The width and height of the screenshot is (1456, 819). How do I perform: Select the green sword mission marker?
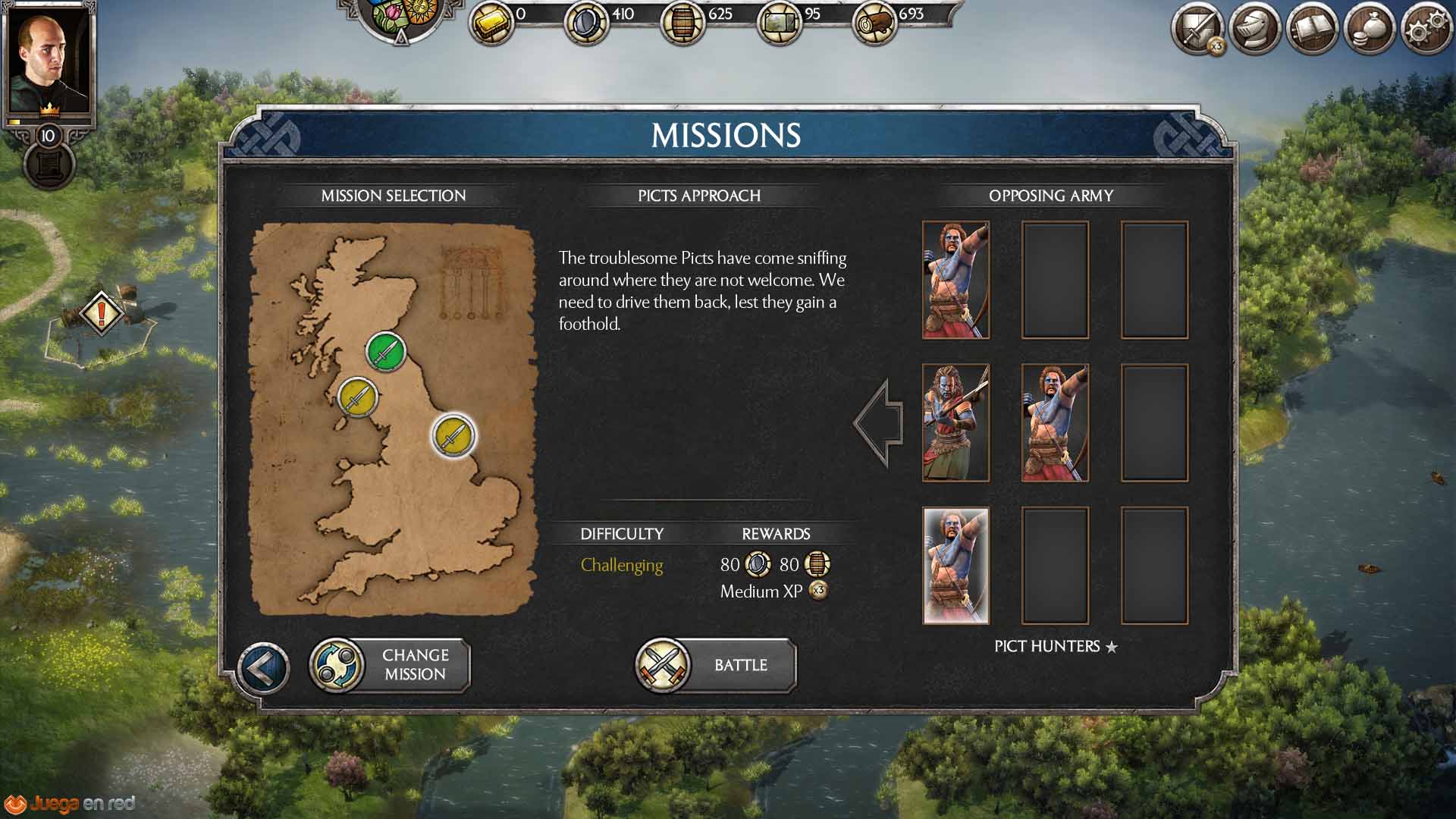coord(386,351)
